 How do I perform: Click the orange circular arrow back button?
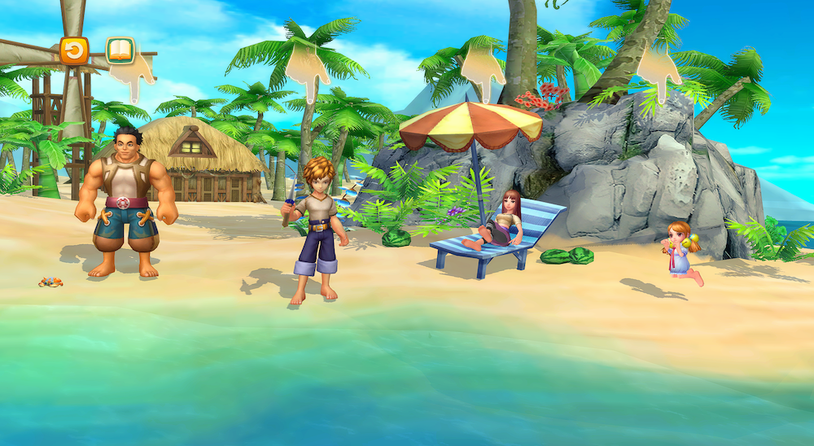(74, 50)
